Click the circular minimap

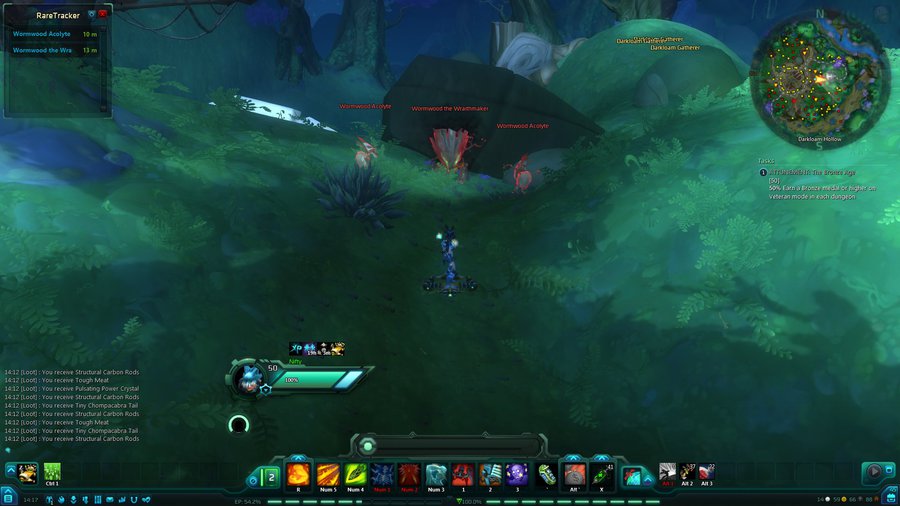point(819,77)
